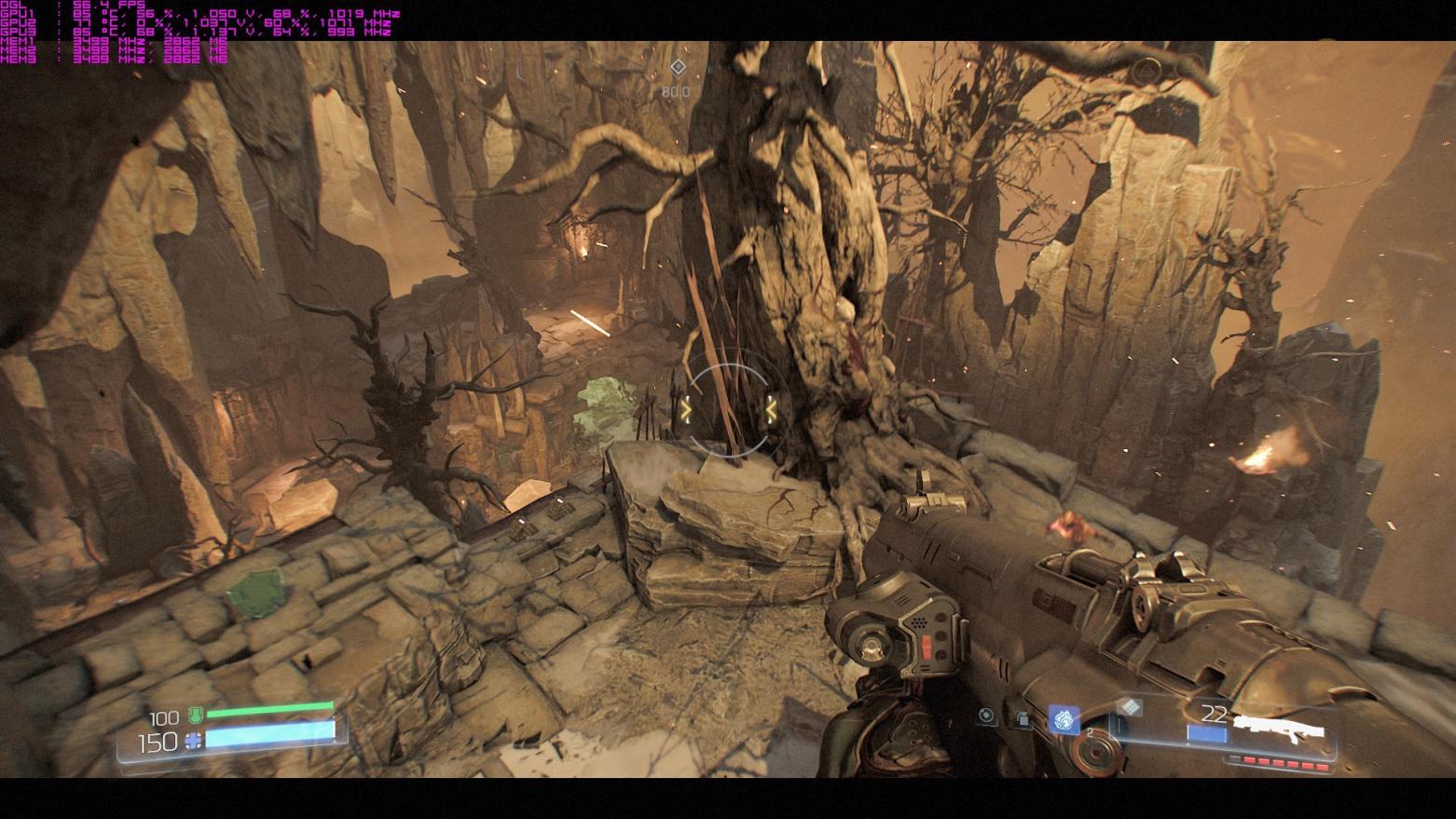Image resolution: width=1456 pixels, height=819 pixels.
Task: Click the faint triangle-in-circle icon
Action: point(1145,71)
